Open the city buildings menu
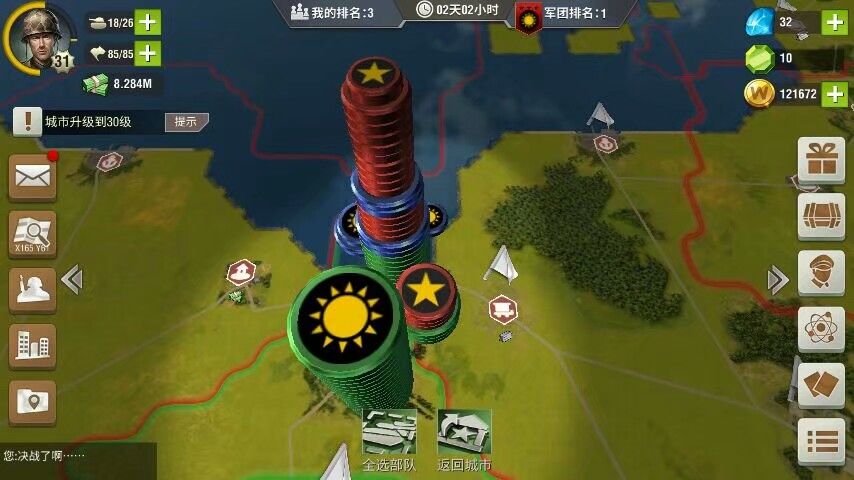 [x=32, y=347]
